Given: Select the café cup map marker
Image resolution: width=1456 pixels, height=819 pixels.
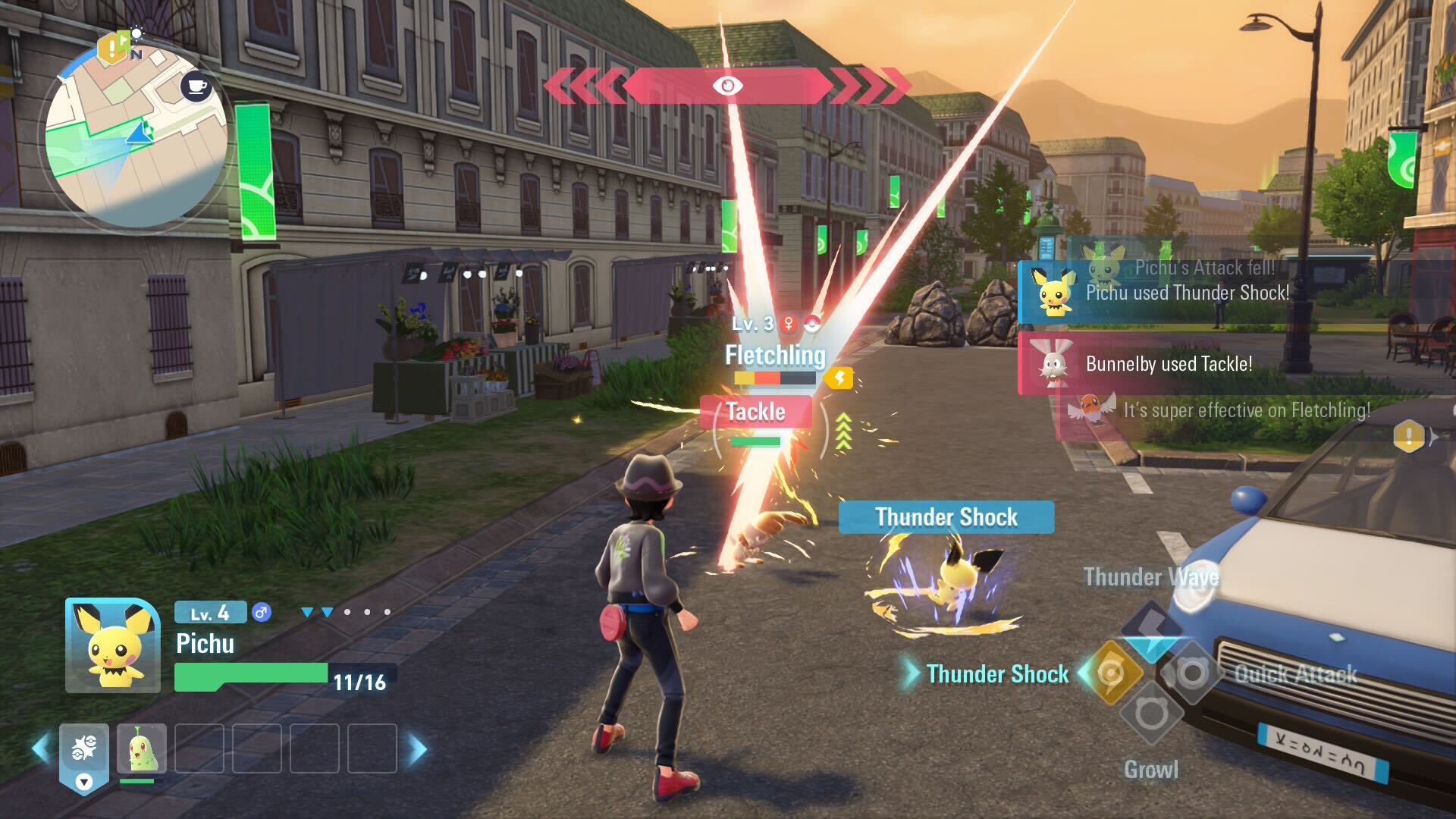Looking at the screenshot, I should pyautogui.click(x=196, y=86).
